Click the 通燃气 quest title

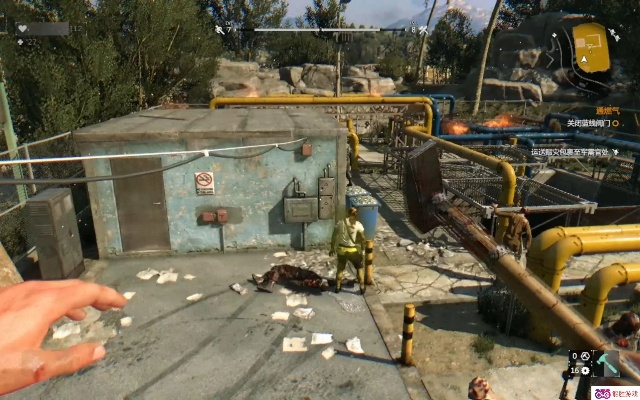pyautogui.click(x=609, y=108)
